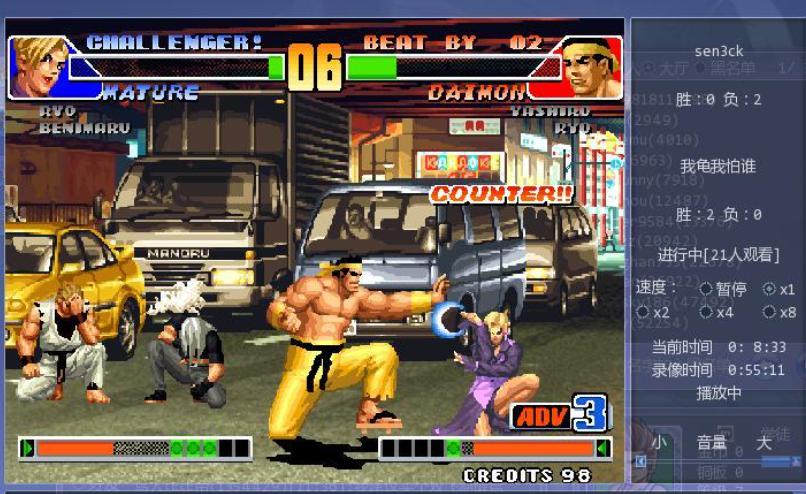Select the 暂停 (pause) speed option
Image resolution: width=806 pixels, height=494 pixels.
pyautogui.click(x=706, y=289)
